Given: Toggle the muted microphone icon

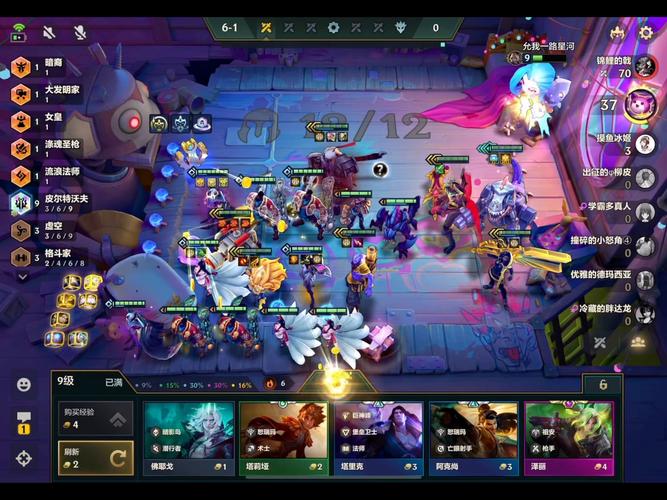Looking at the screenshot, I should (x=79, y=33).
